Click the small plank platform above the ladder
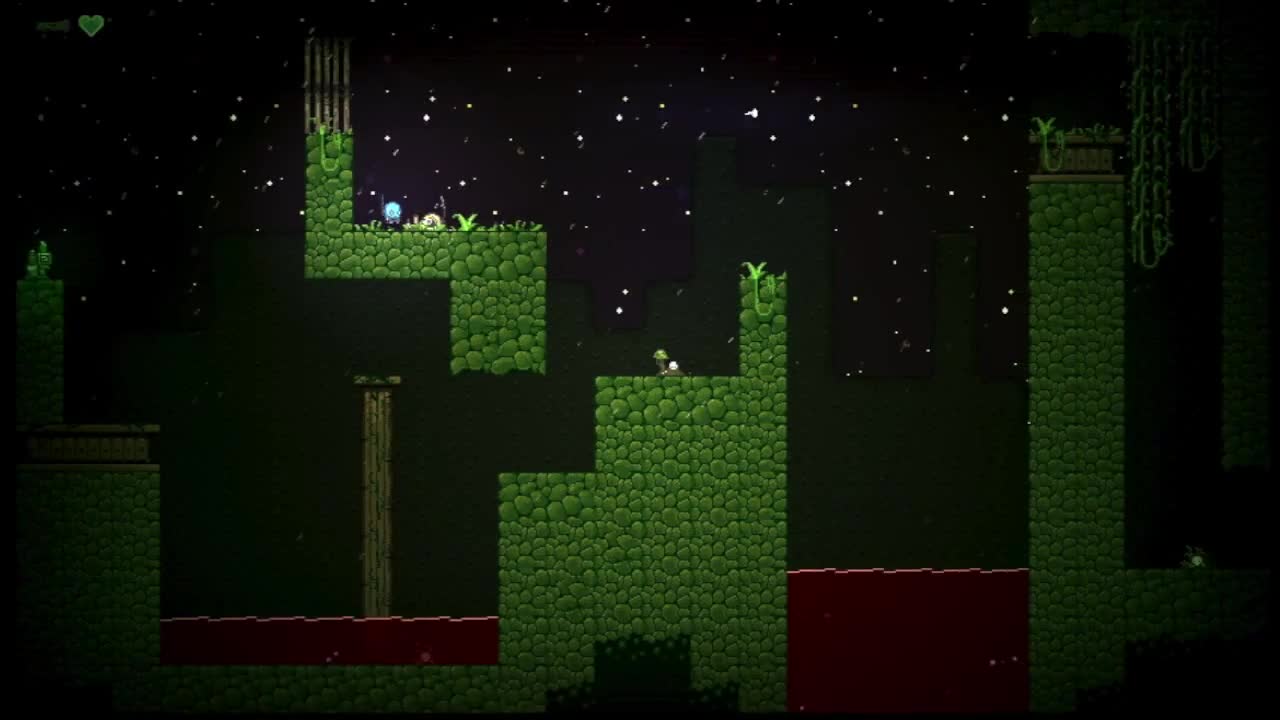The width and height of the screenshot is (1280, 720). click(x=378, y=378)
